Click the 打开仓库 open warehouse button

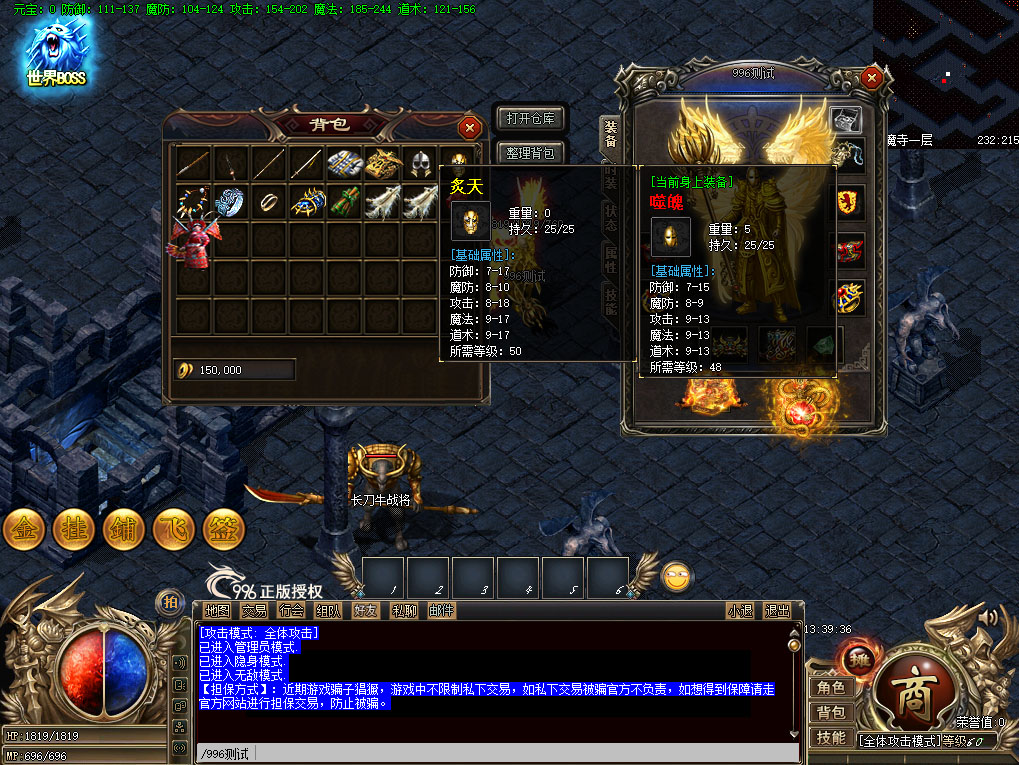(x=531, y=119)
